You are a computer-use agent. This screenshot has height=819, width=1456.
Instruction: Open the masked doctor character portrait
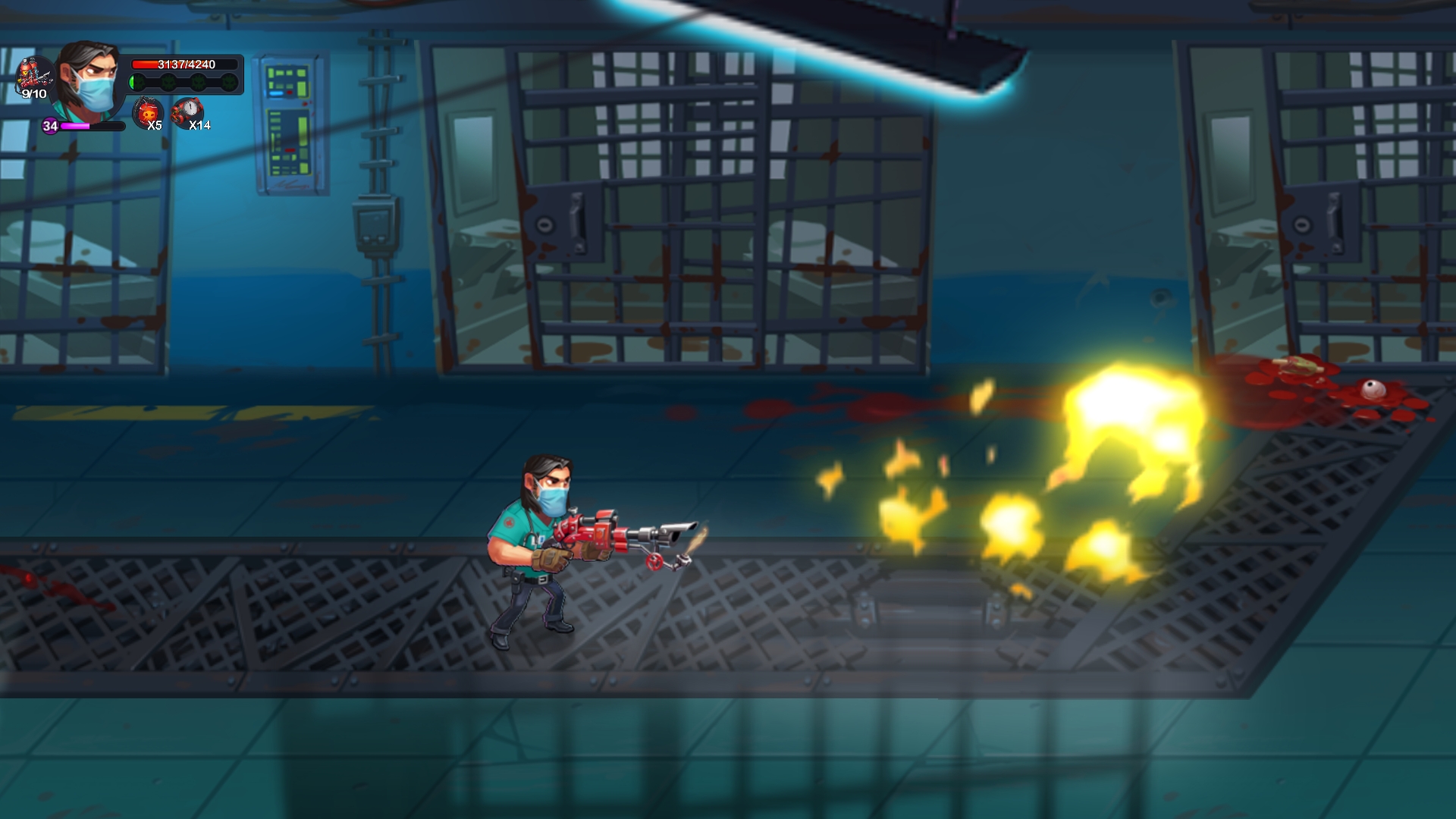click(x=86, y=80)
